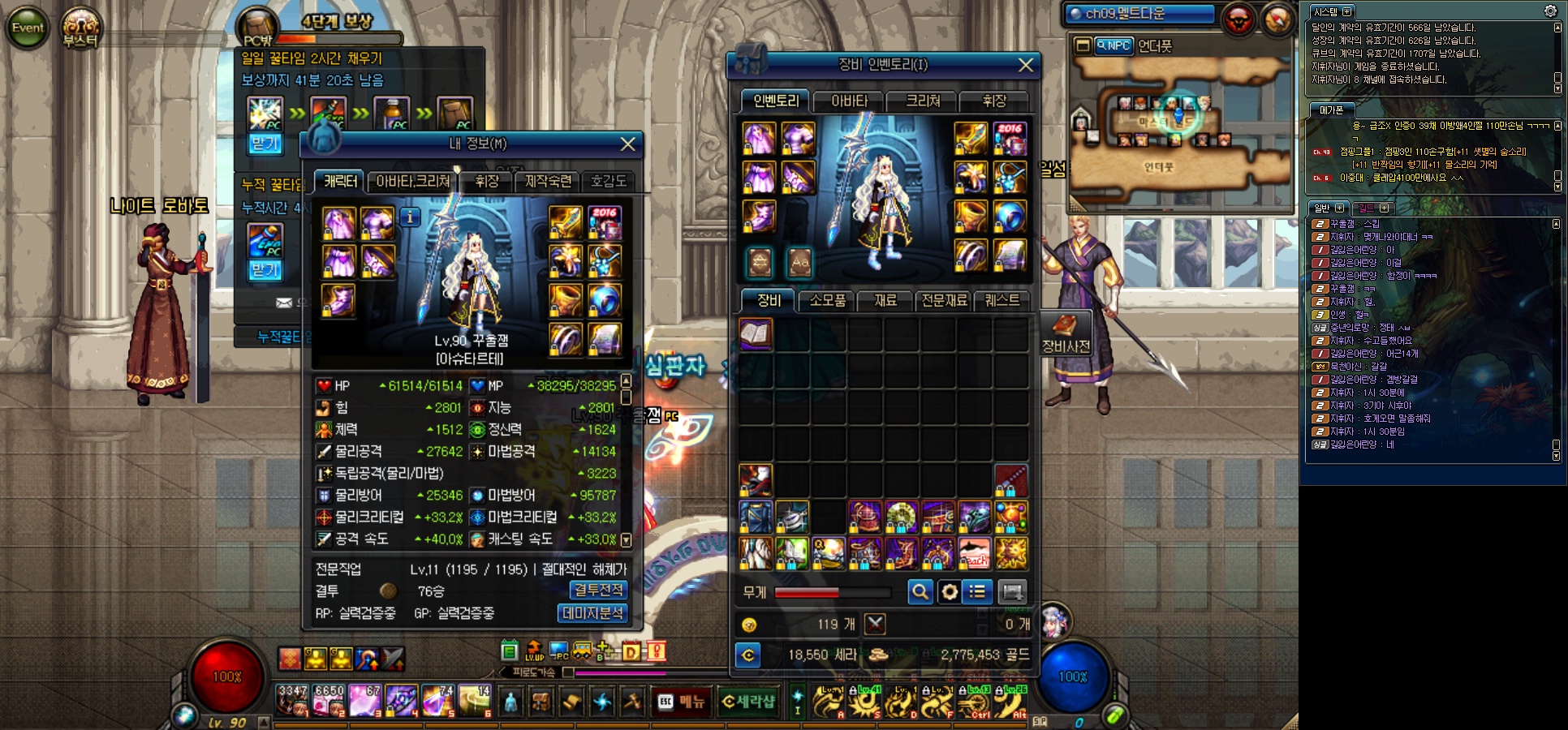The width and height of the screenshot is (1568, 730).
Task: Switch to the 아바타,크리쳐 tab
Action: pos(412,182)
